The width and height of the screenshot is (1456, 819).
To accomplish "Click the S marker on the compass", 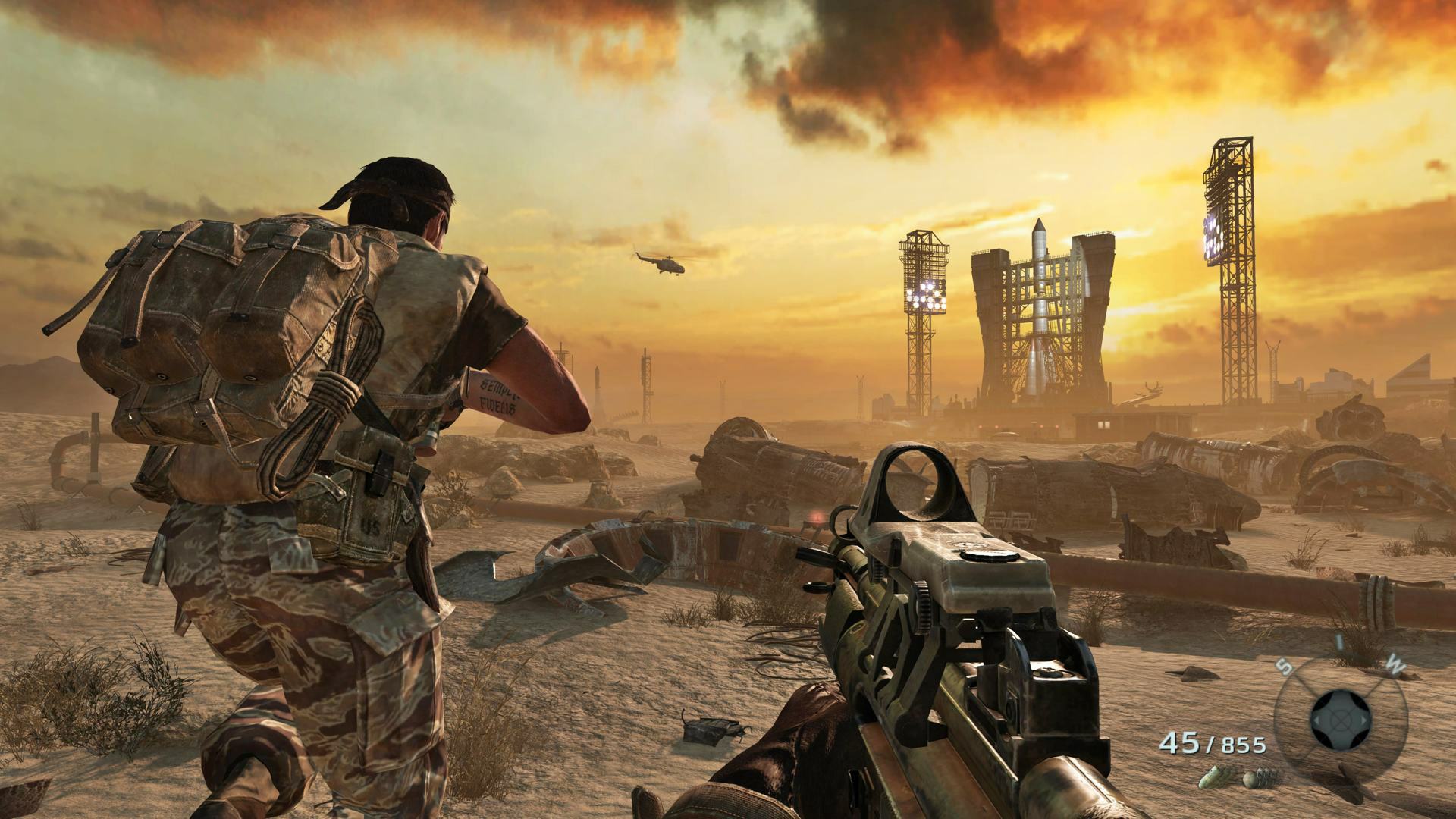I will (x=1283, y=666).
